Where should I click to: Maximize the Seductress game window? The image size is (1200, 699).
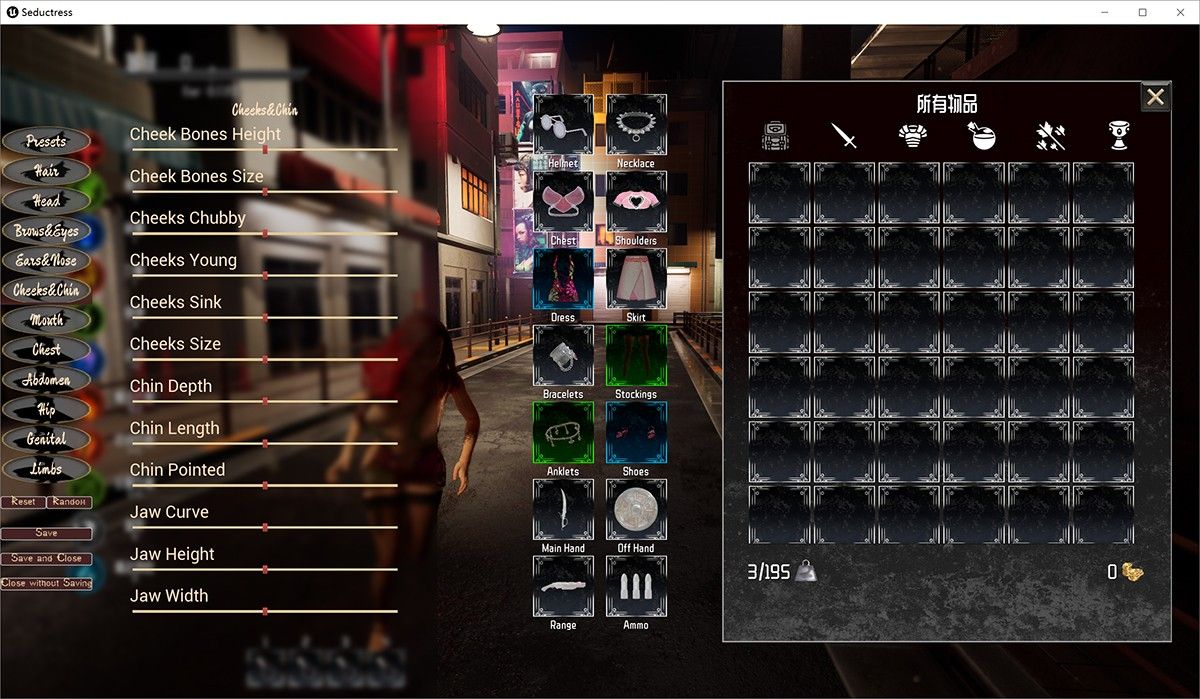click(1142, 12)
